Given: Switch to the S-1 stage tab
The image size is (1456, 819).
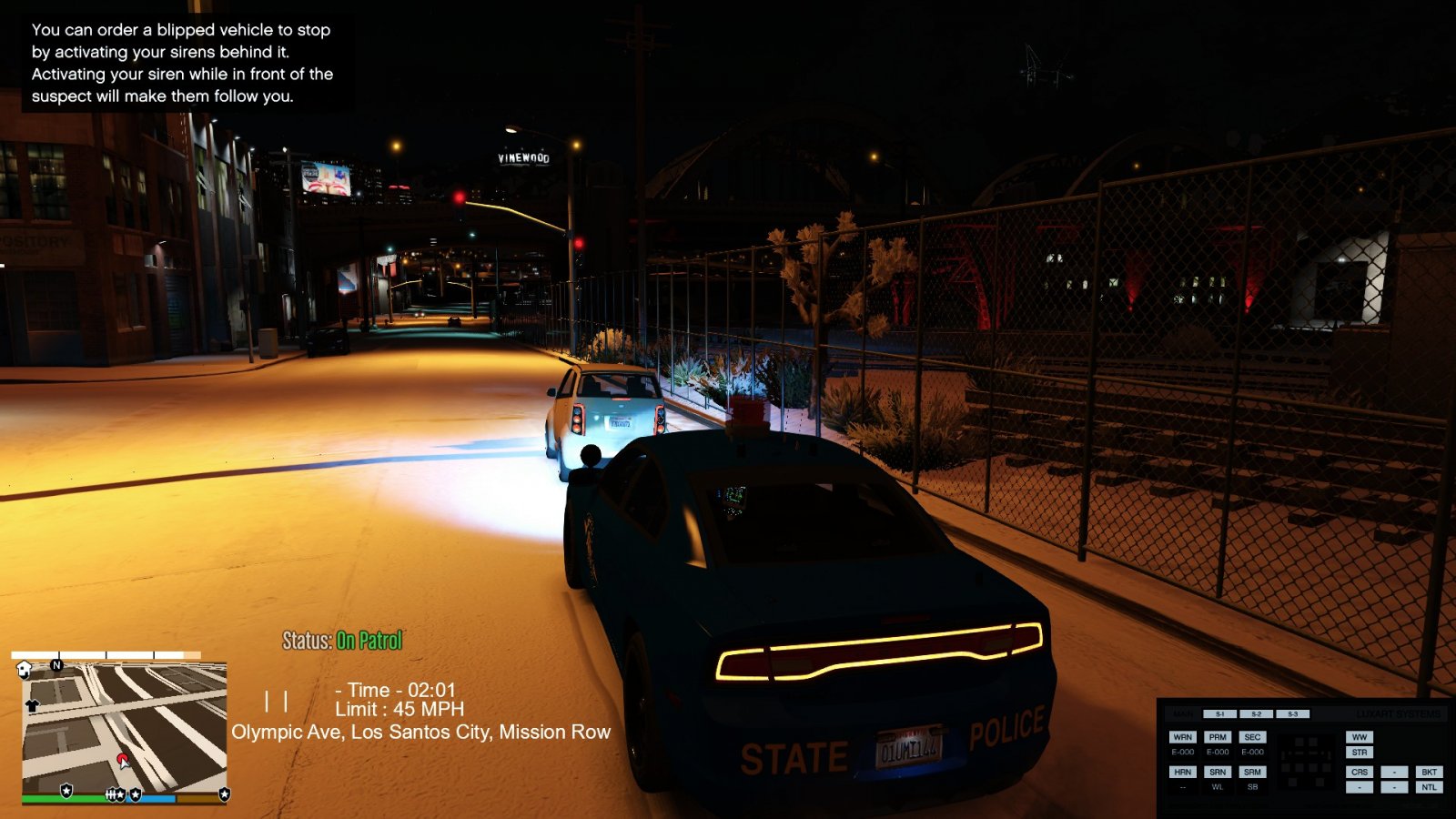Looking at the screenshot, I should (x=1219, y=714).
